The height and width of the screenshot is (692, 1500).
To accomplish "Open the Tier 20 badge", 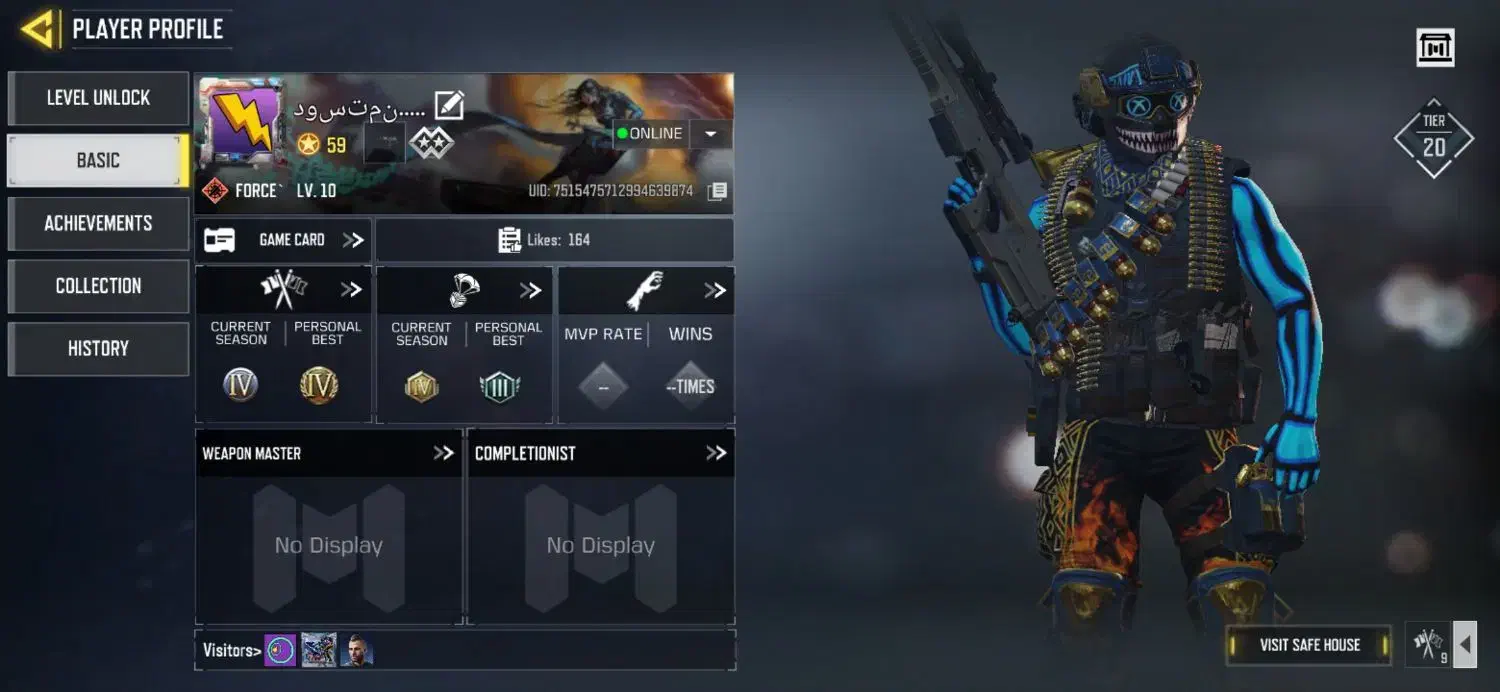I will [x=1434, y=138].
